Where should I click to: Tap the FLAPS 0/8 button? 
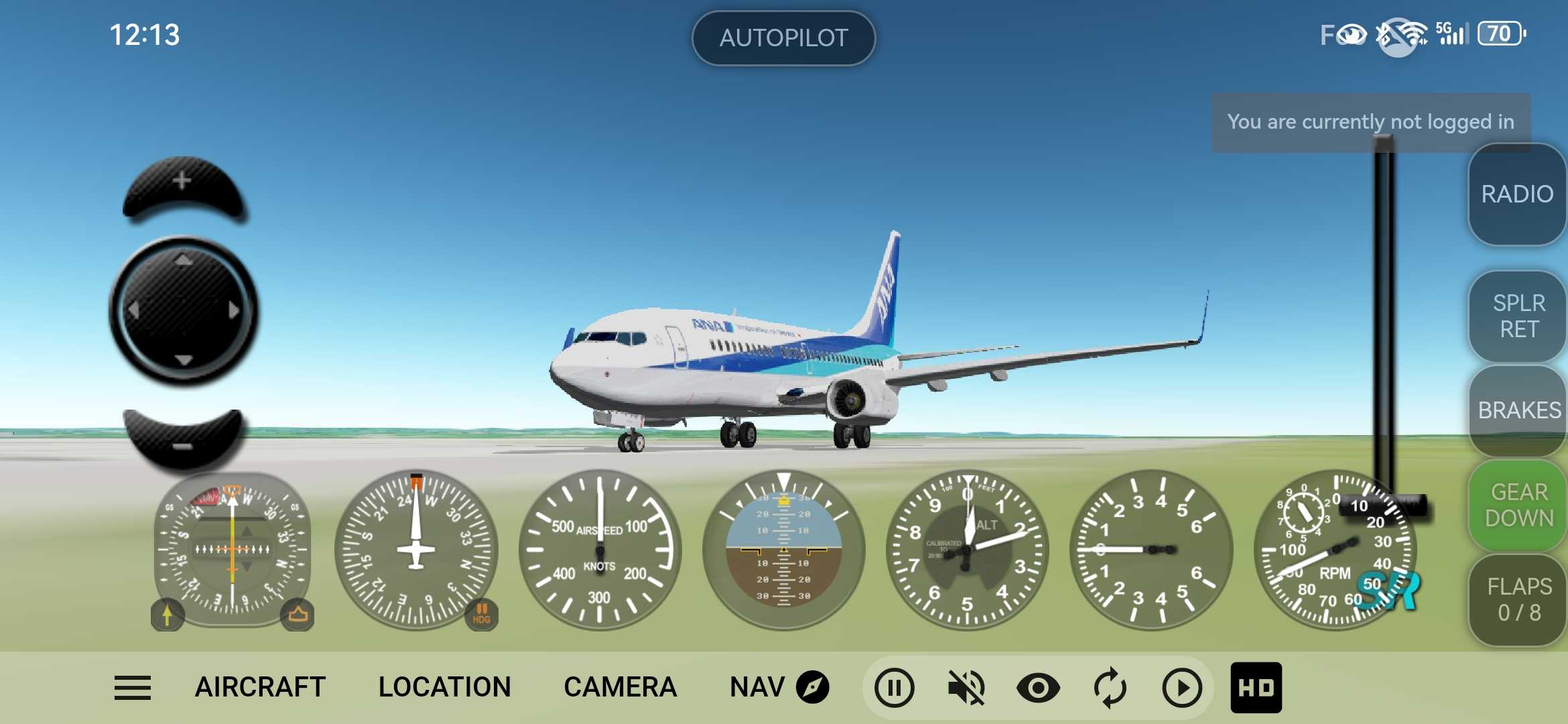[x=1518, y=599]
